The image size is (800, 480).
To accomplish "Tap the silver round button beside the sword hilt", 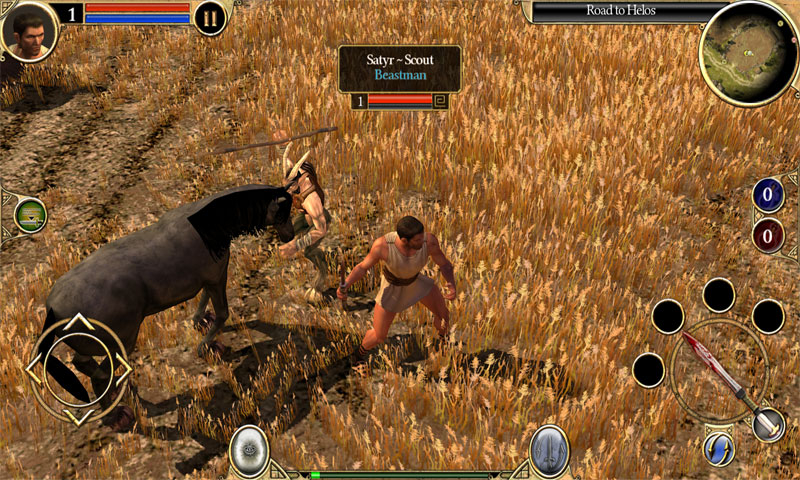I will [768, 425].
